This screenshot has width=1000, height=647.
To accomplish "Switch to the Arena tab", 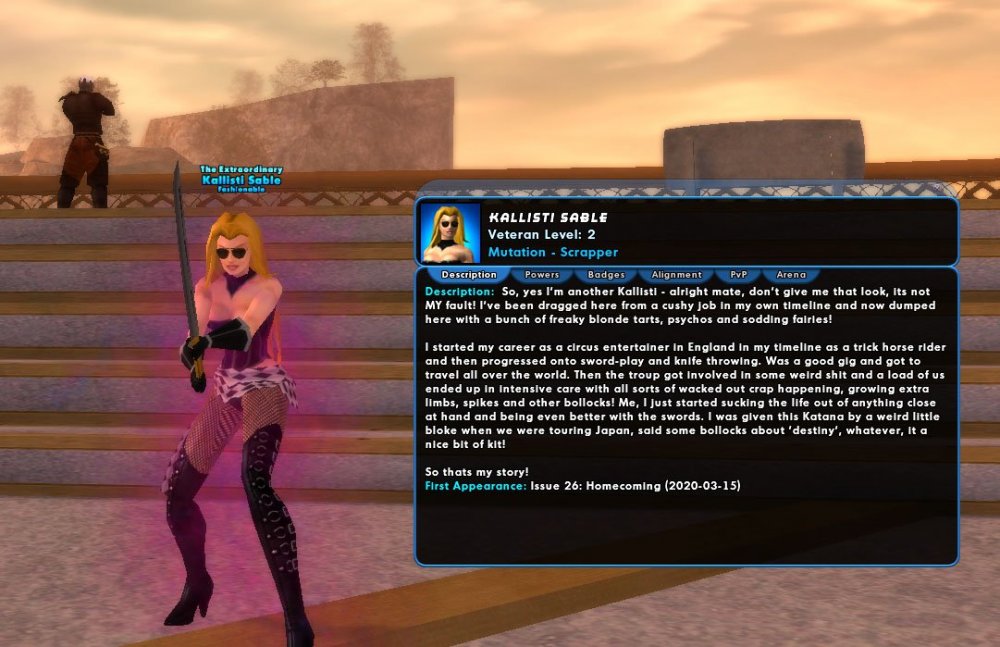I will 791,274.
